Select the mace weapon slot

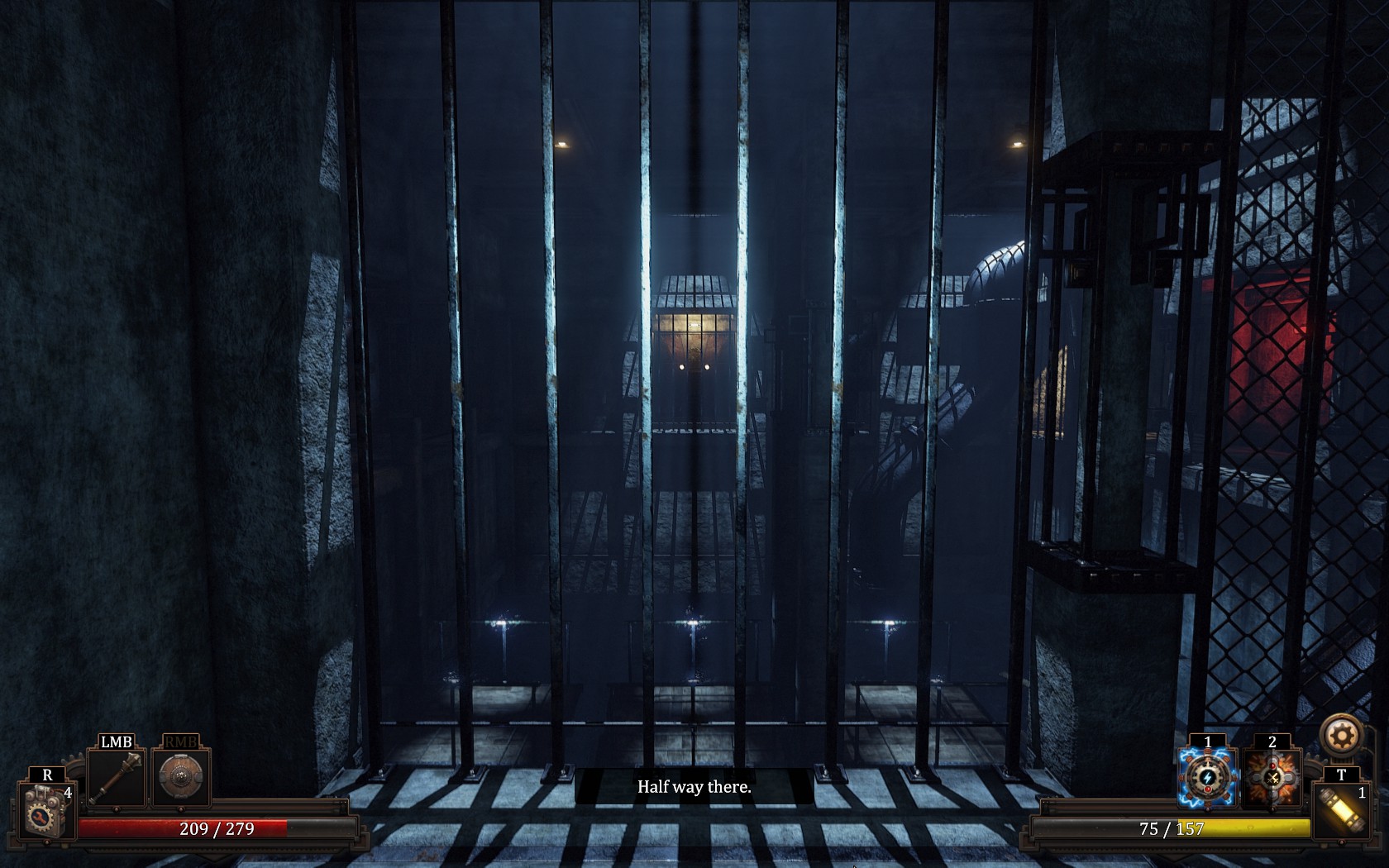pyautogui.click(x=117, y=779)
